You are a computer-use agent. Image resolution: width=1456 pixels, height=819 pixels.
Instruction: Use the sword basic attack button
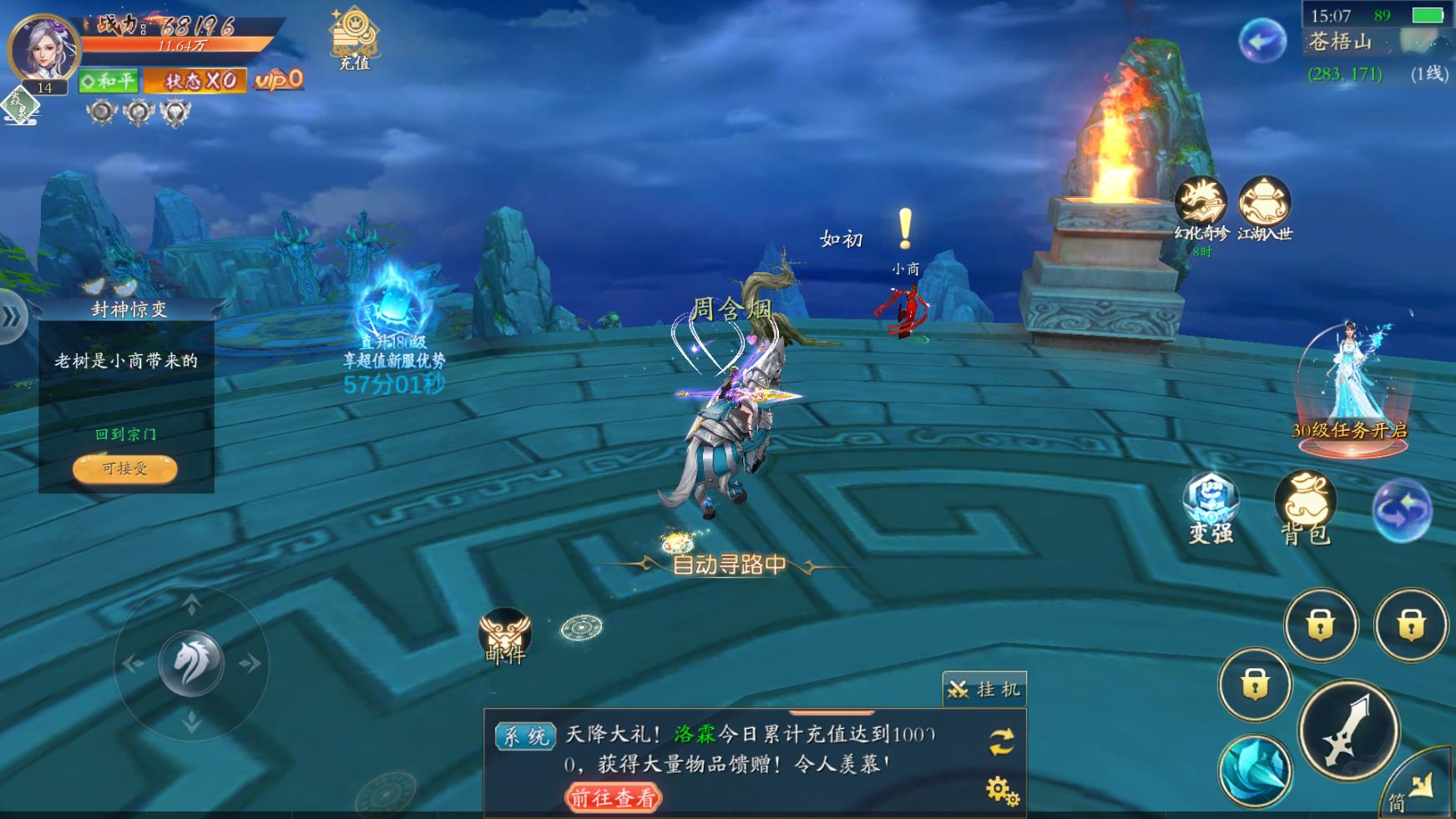point(1348,730)
